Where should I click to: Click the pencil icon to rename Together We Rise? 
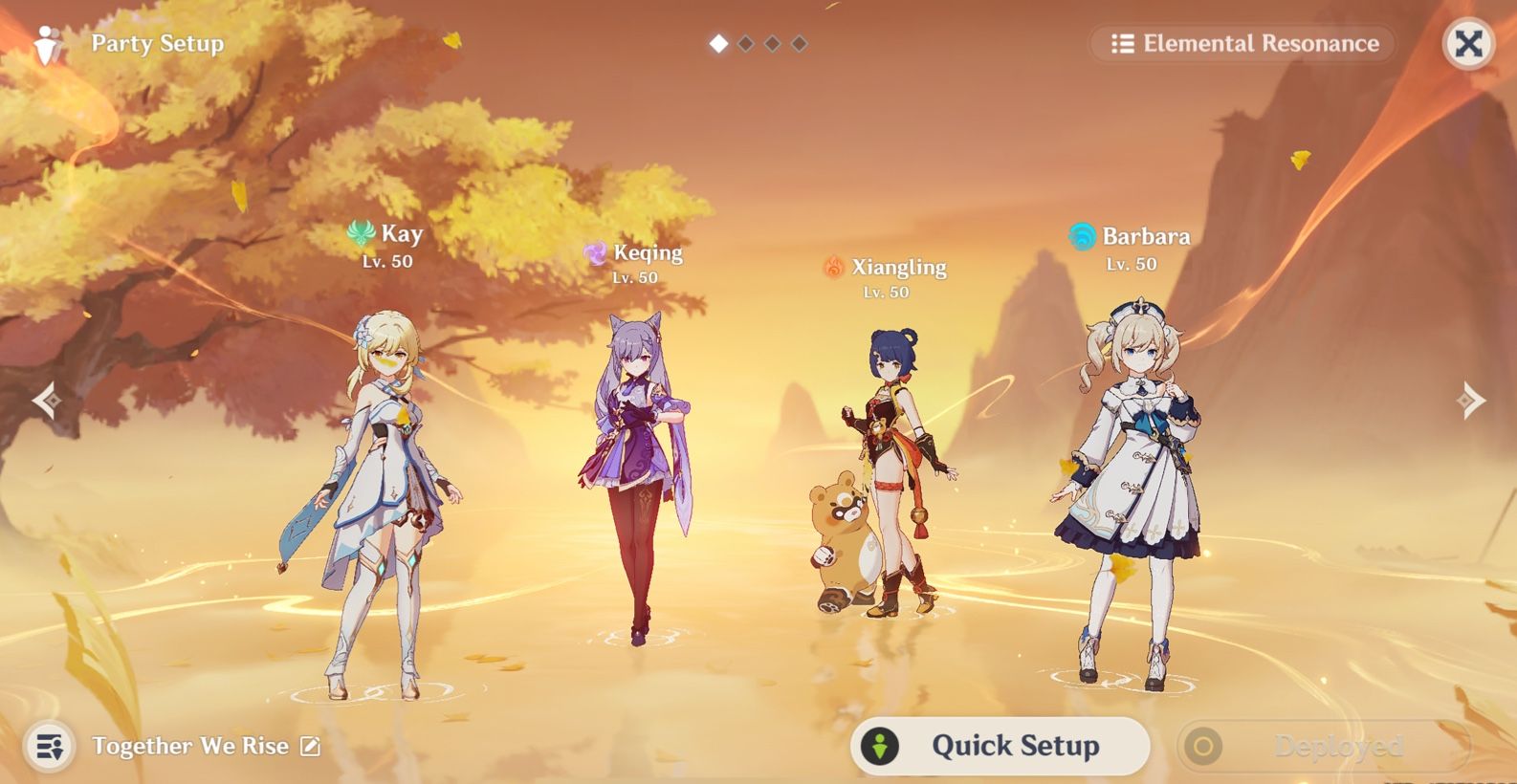(x=309, y=746)
